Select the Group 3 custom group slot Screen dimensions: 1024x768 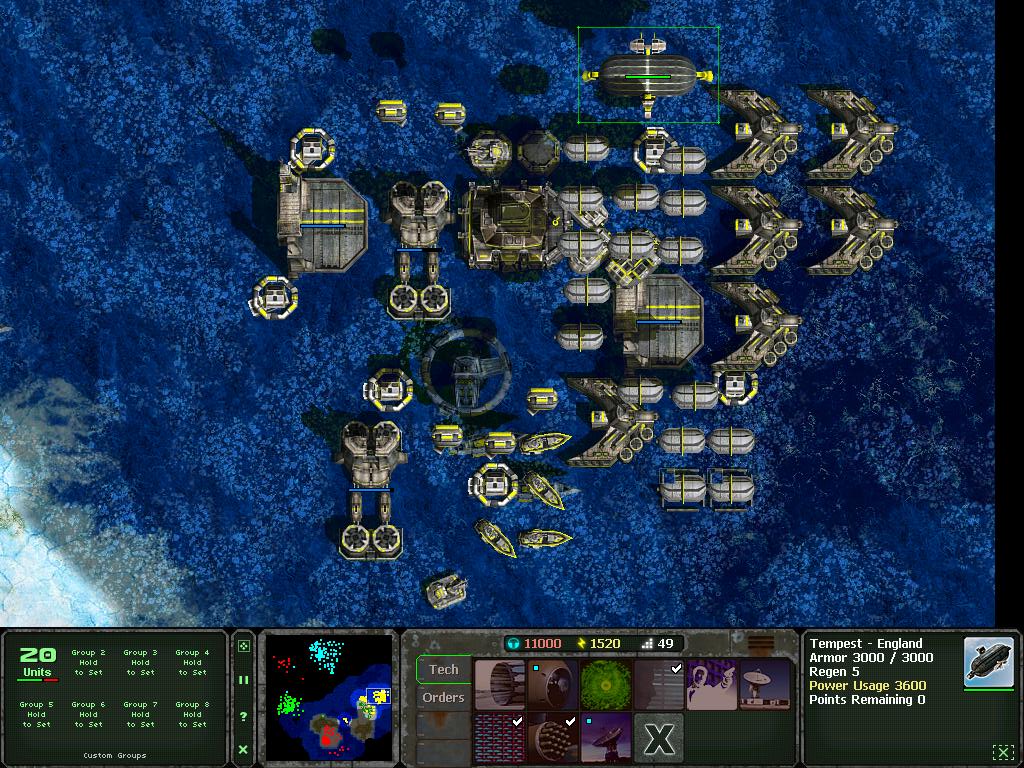[x=140, y=662]
